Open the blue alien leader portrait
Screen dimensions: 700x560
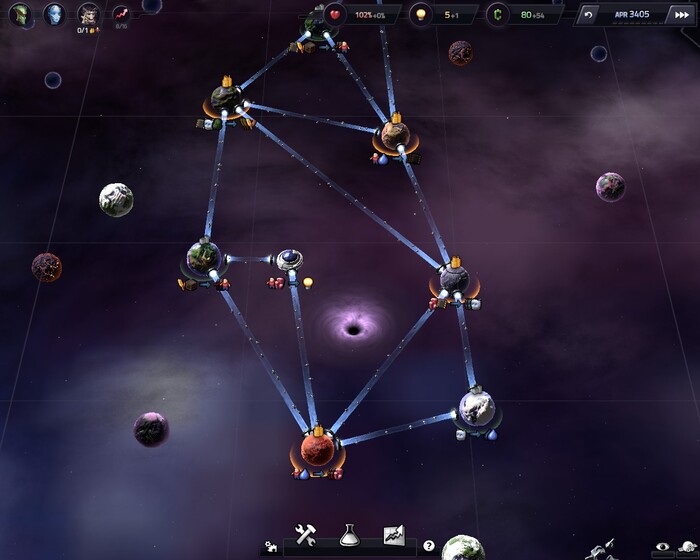[53, 15]
